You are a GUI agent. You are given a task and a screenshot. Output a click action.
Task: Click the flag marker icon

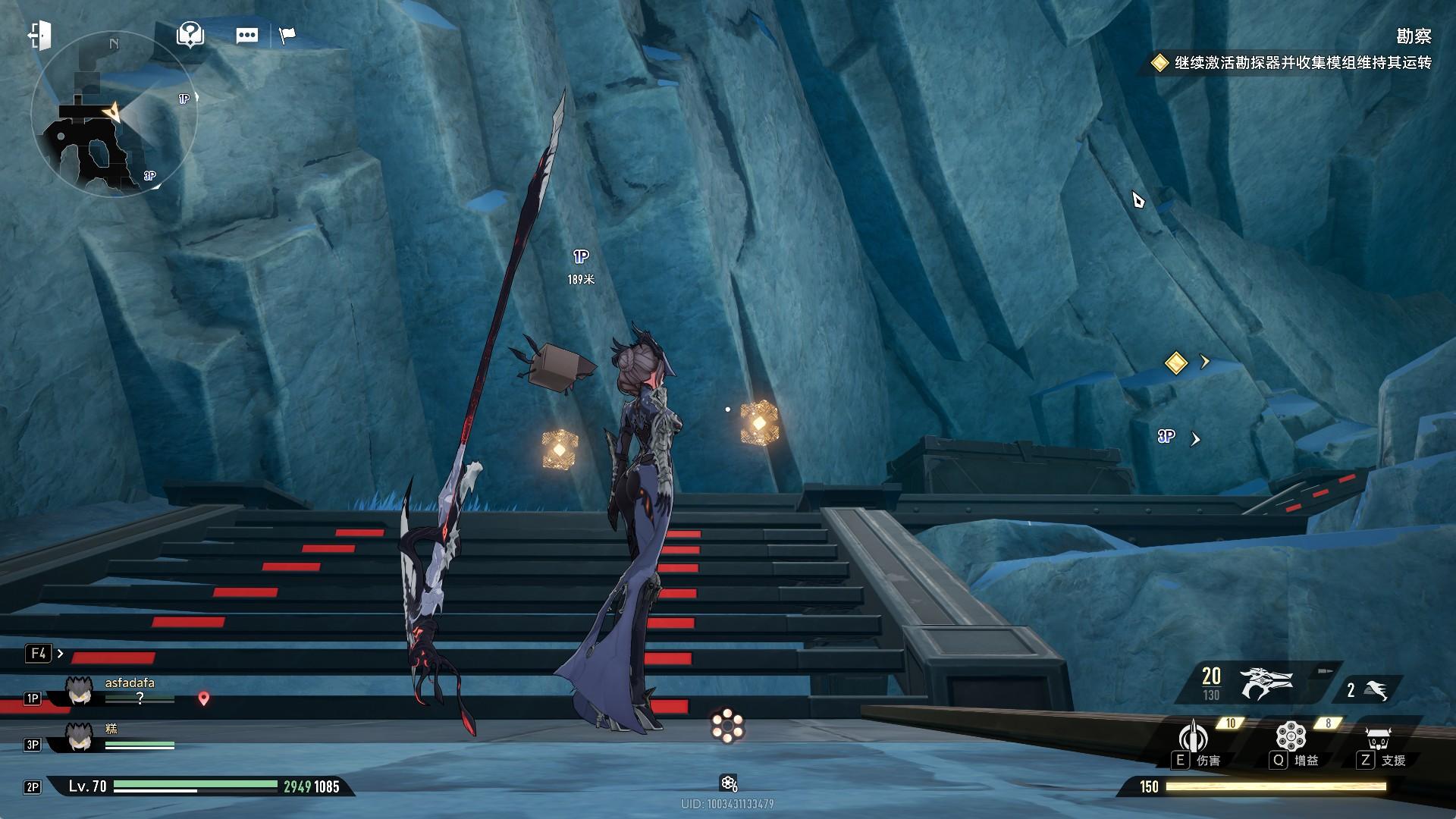(287, 35)
